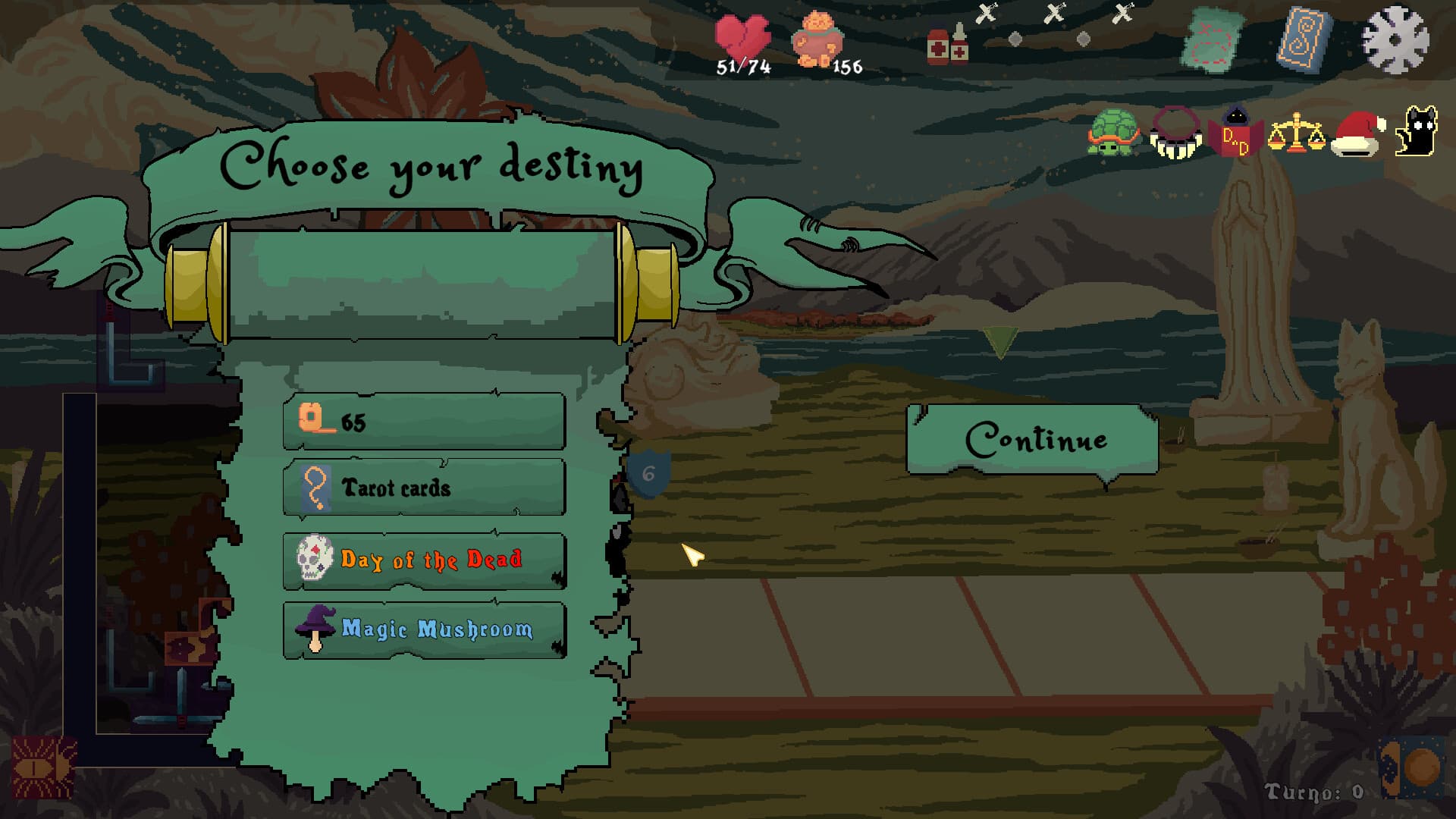This screenshot has height=819, width=1456.
Task: Open the blue card deck icon
Action: (1304, 38)
